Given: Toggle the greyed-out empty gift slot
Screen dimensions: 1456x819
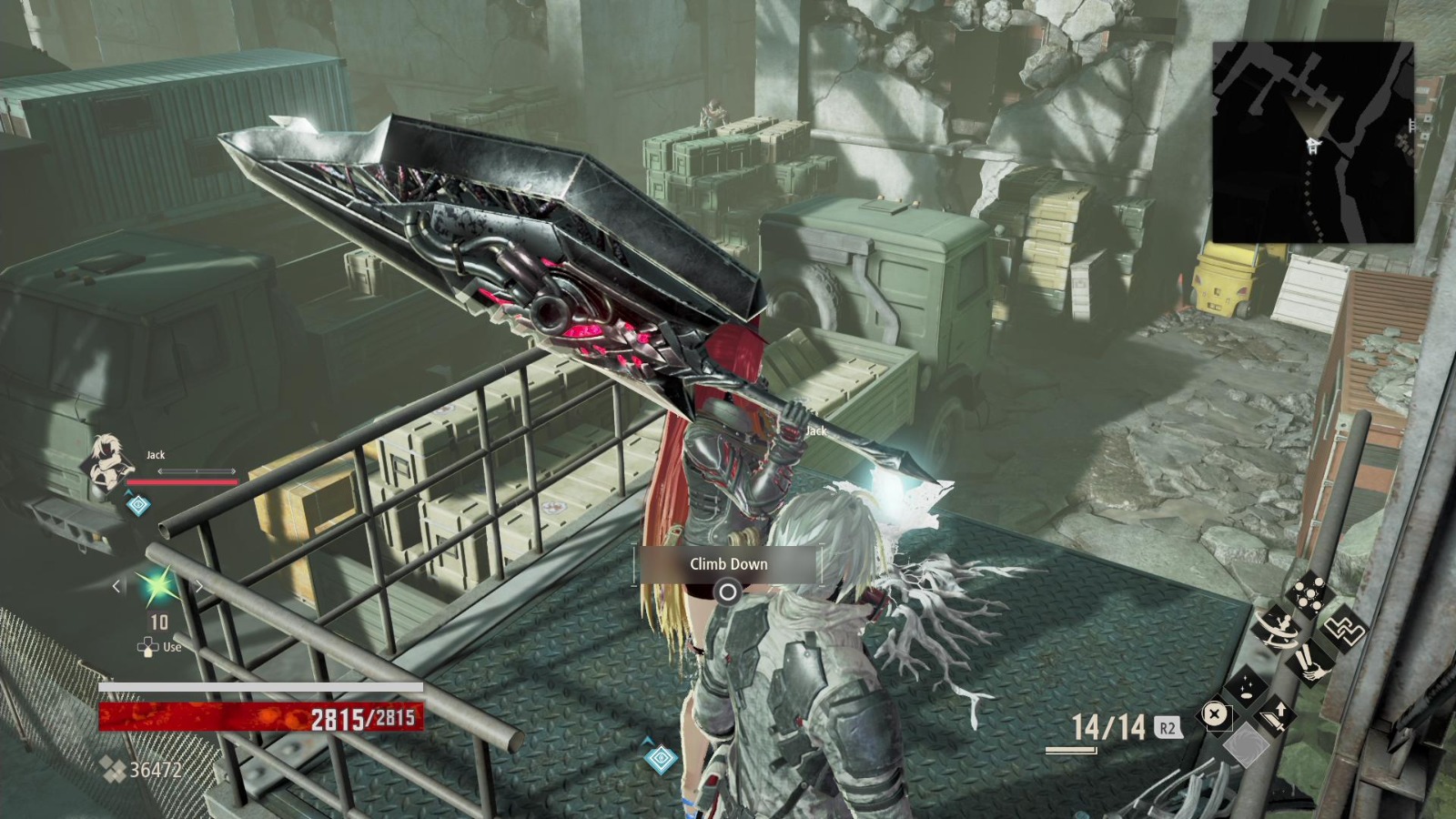Looking at the screenshot, I should coord(1247,743).
